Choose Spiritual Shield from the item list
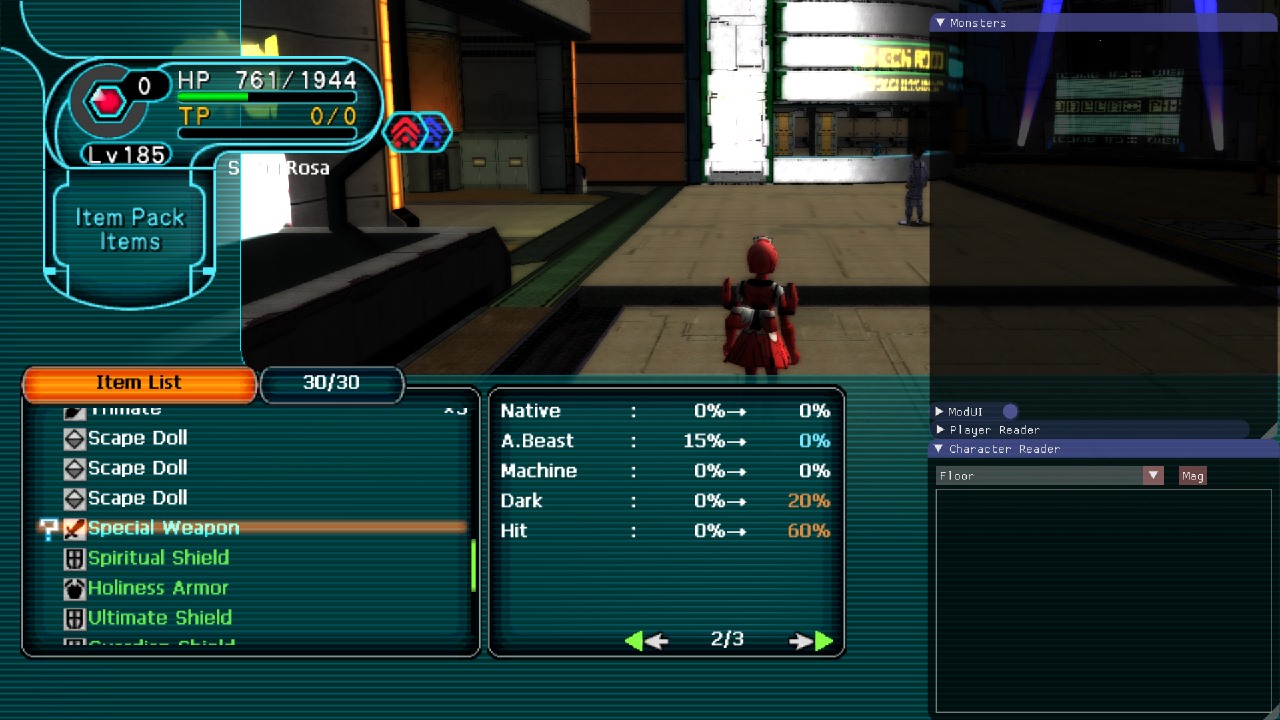 158,558
